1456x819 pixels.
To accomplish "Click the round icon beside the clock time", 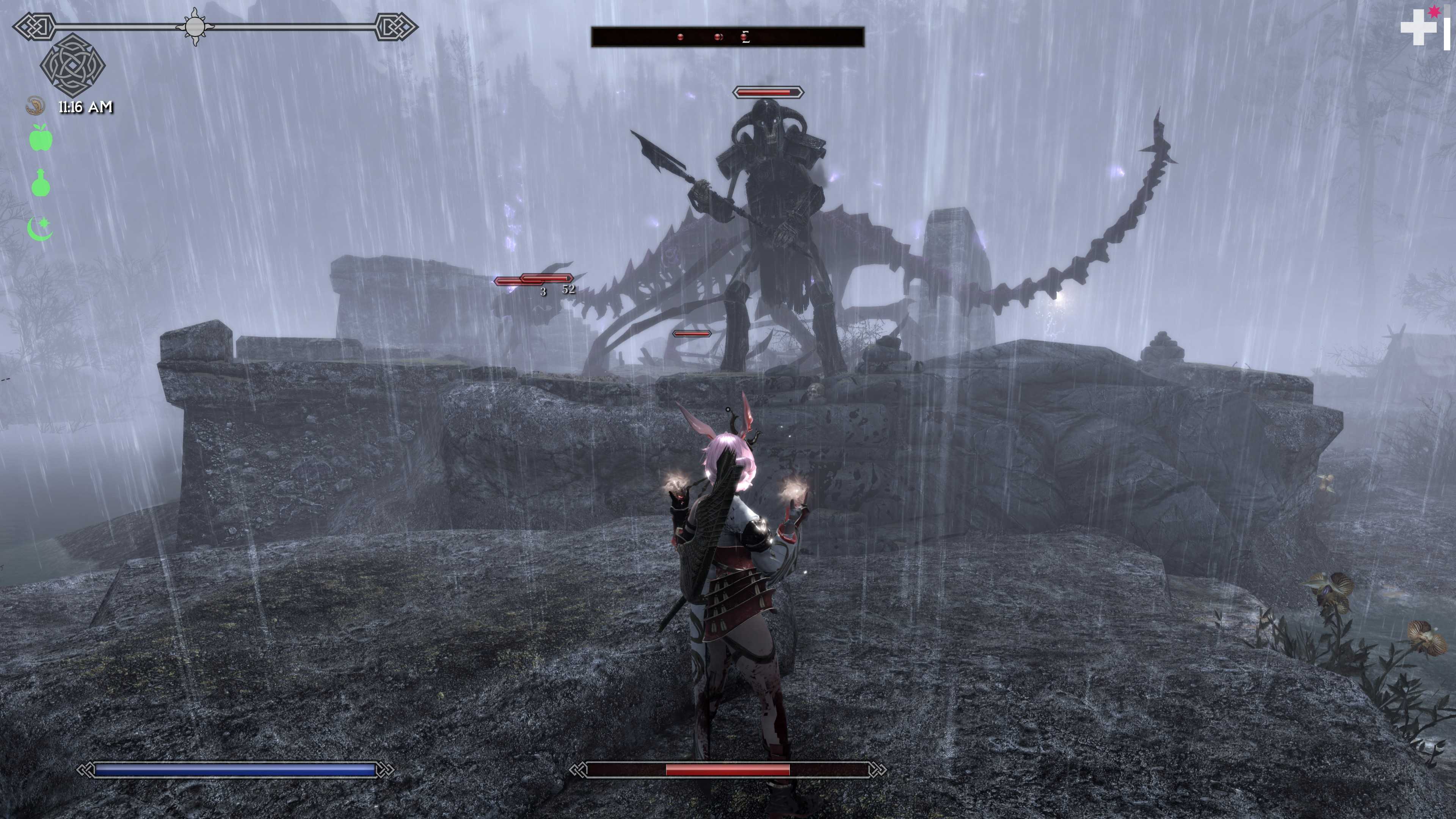I will tap(36, 106).
